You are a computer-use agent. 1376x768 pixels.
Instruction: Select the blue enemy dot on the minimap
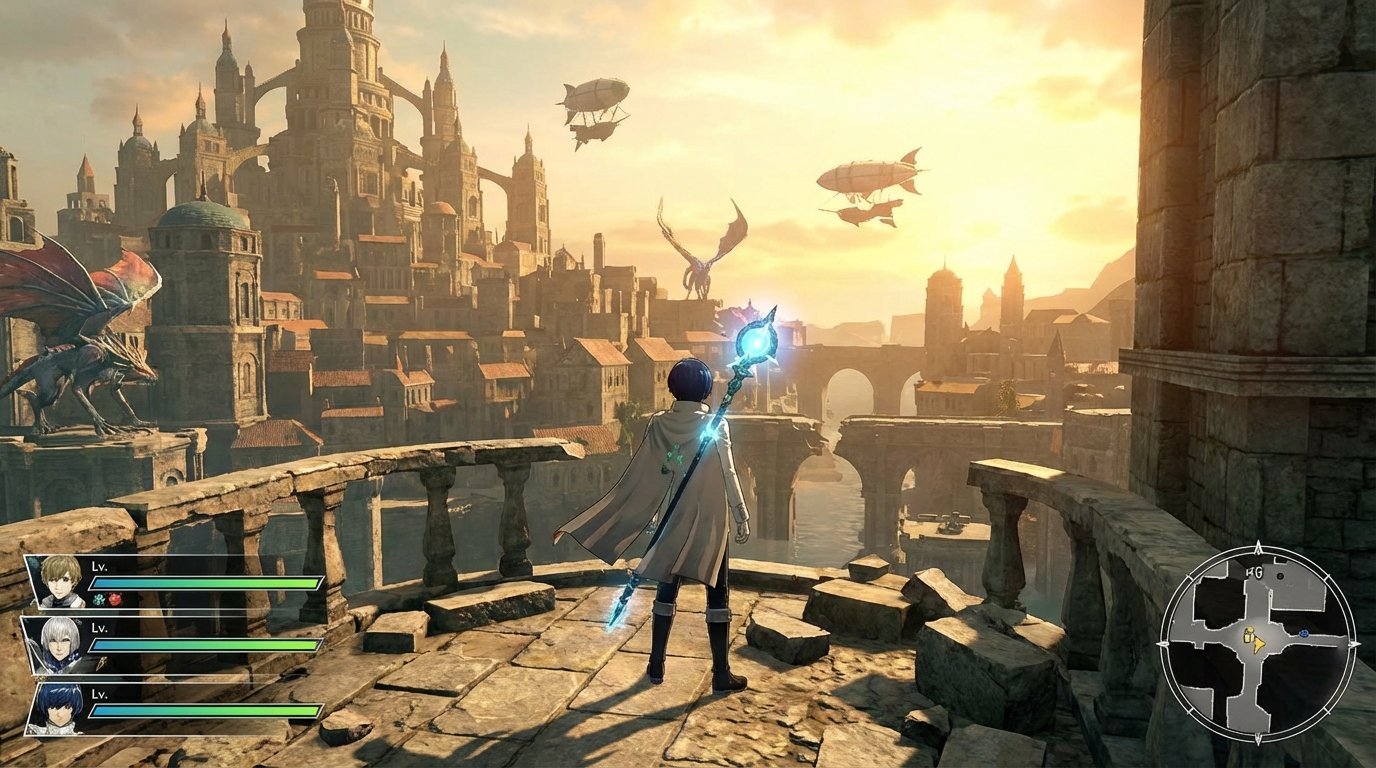(x=1303, y=634)
